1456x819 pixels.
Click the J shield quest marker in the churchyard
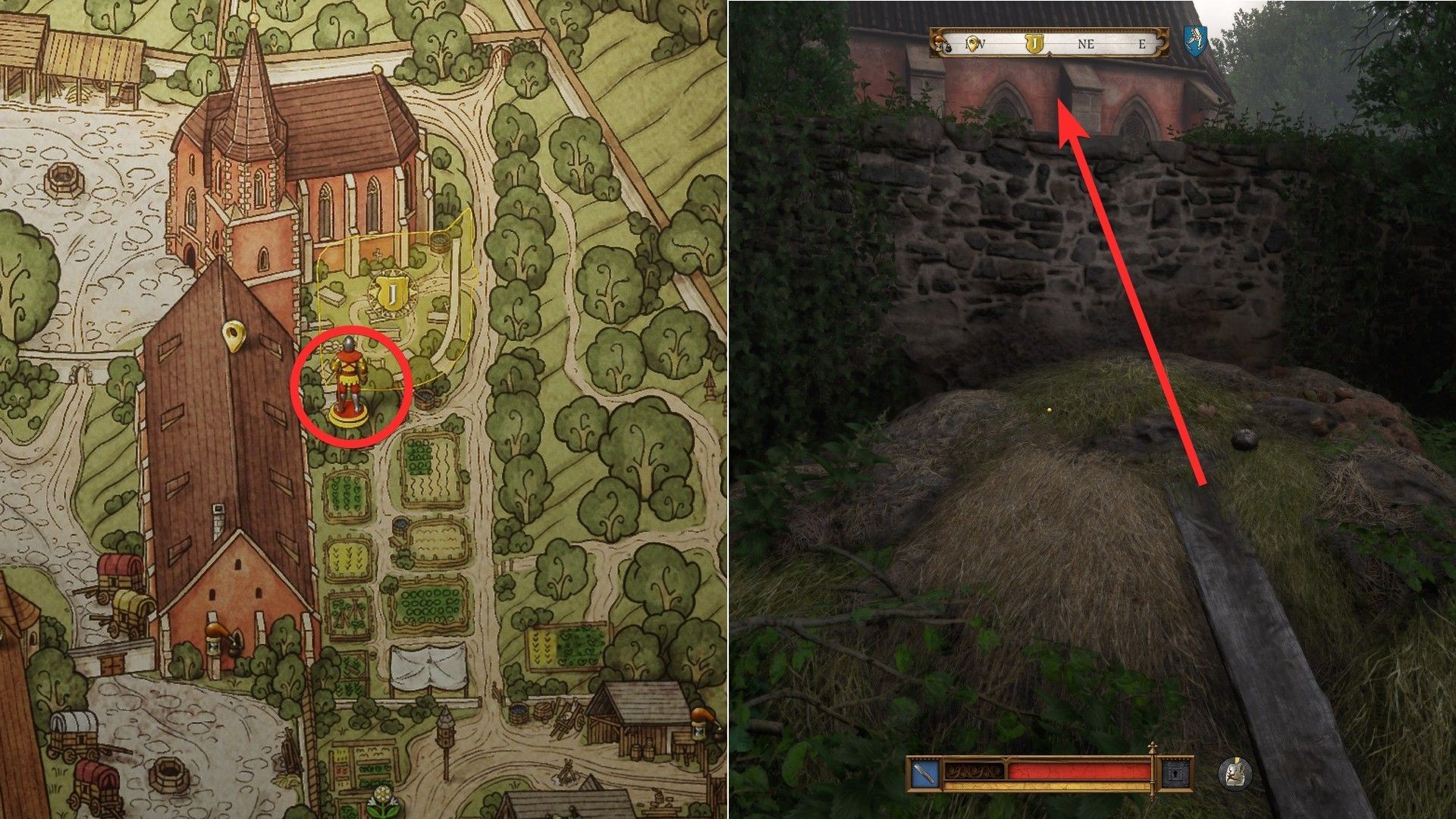pyautogui.click(x=394, y=291)
